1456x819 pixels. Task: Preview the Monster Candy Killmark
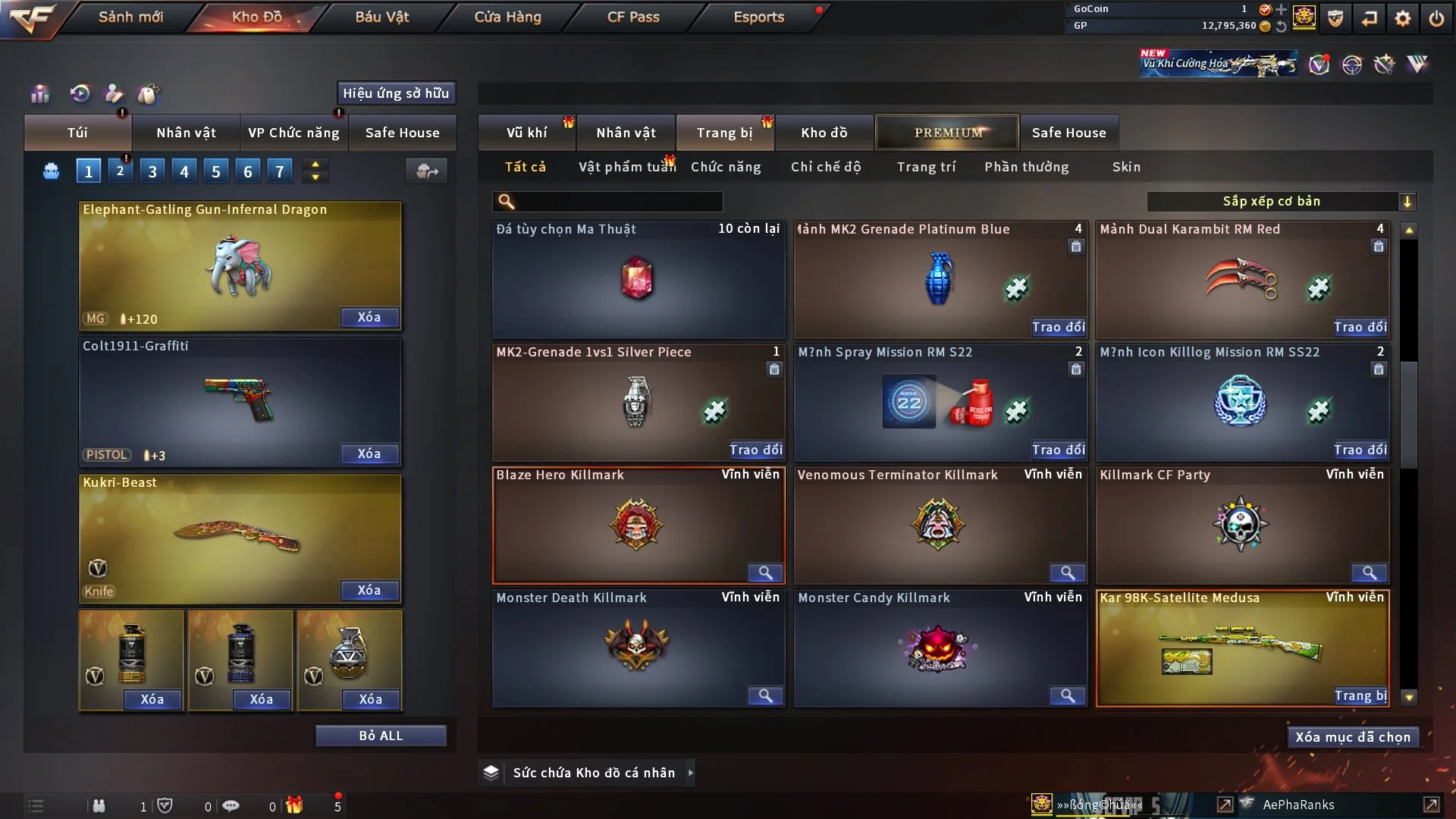[1067, 695]
